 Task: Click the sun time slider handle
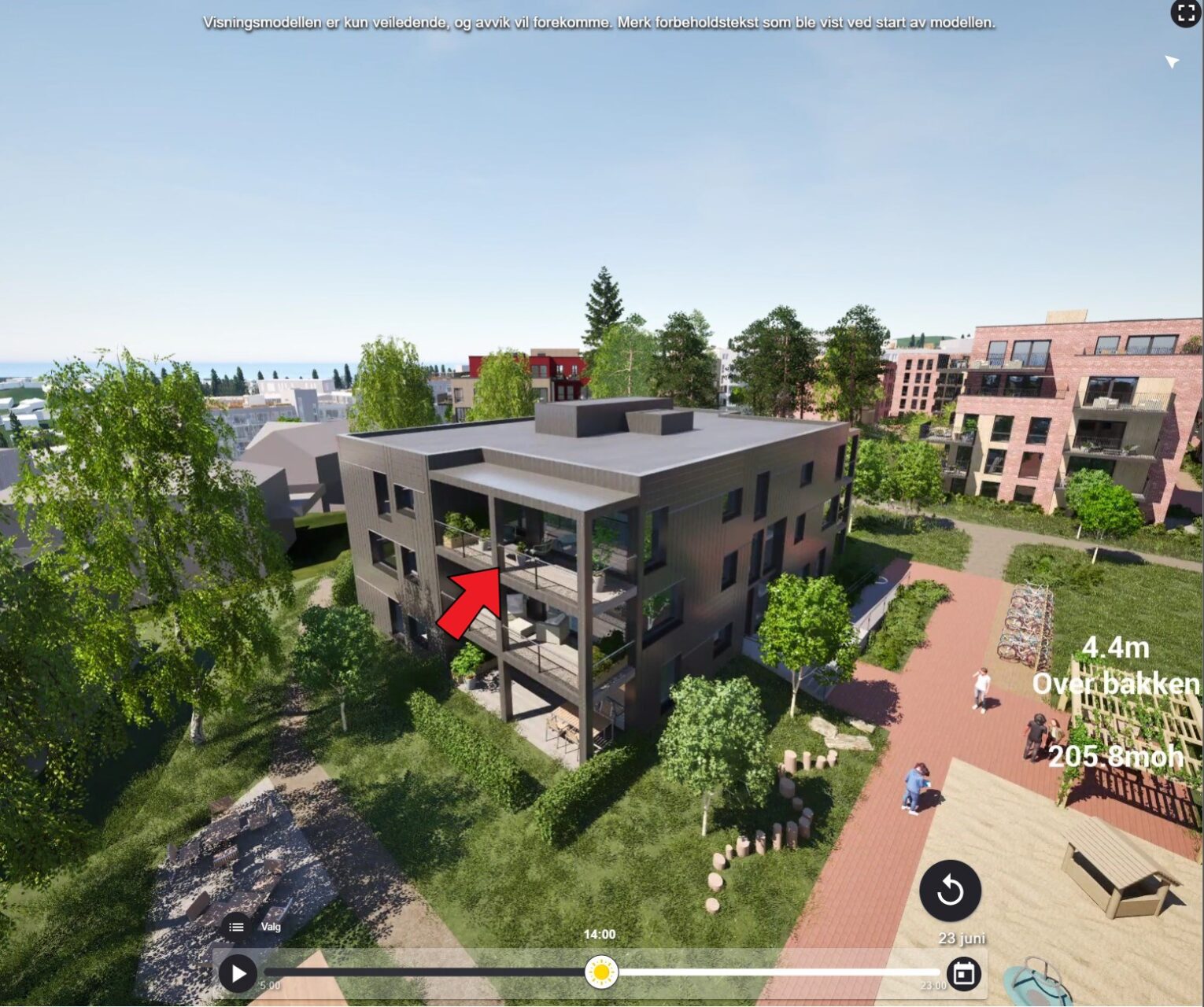(x=601, y=972)
